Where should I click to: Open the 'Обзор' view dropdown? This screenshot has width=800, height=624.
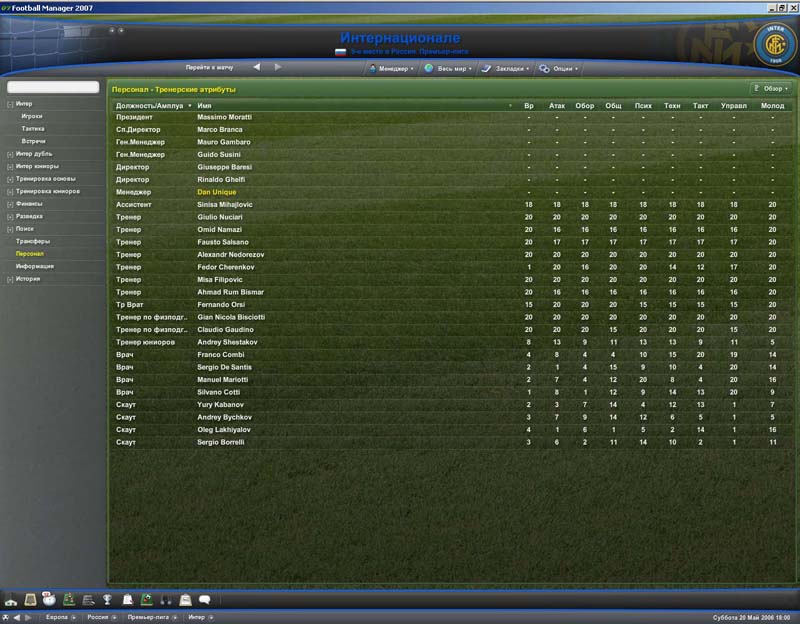click(770, 89)
